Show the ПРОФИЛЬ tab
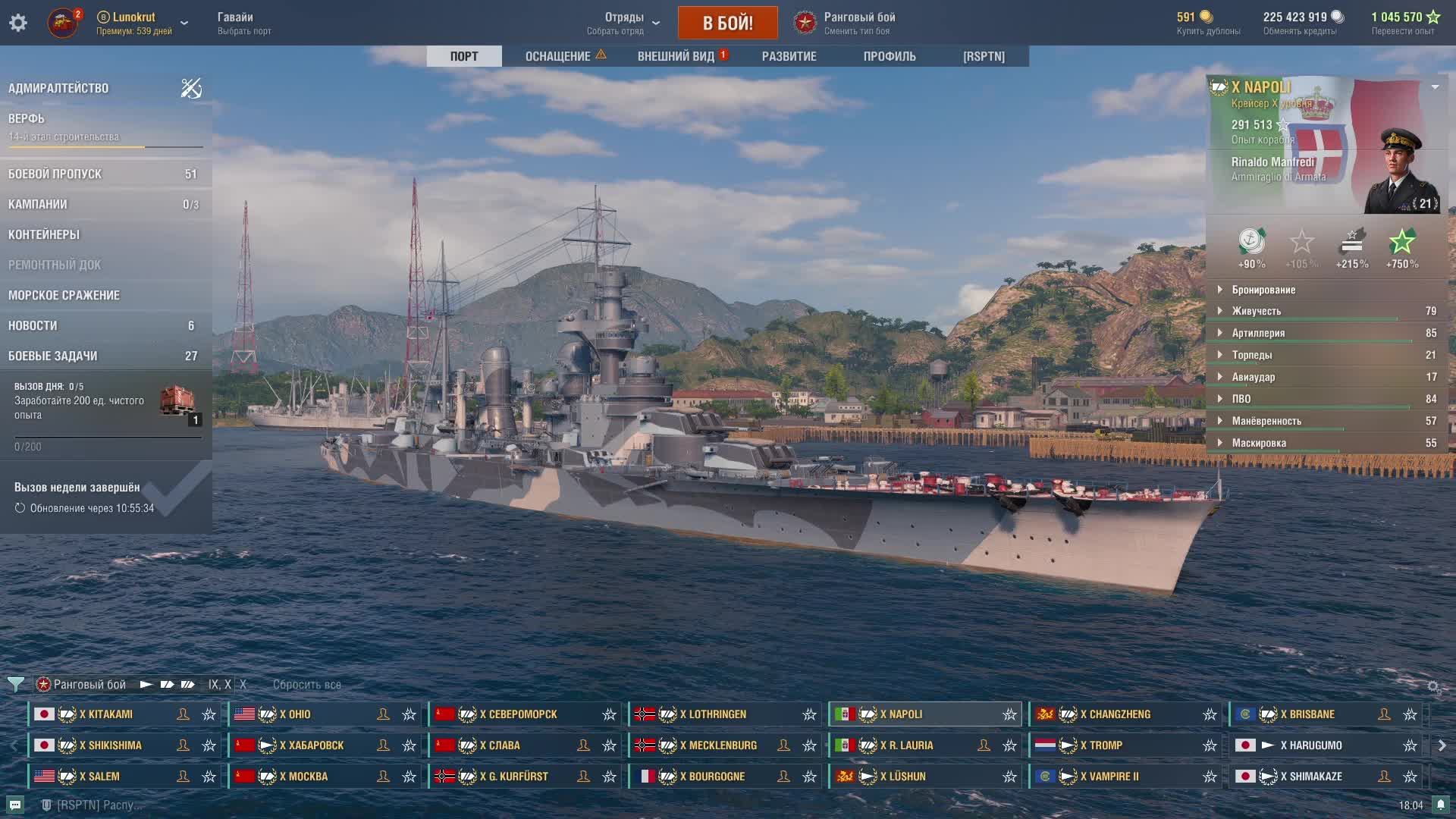 pyautogui.click(x=890, y=56)
